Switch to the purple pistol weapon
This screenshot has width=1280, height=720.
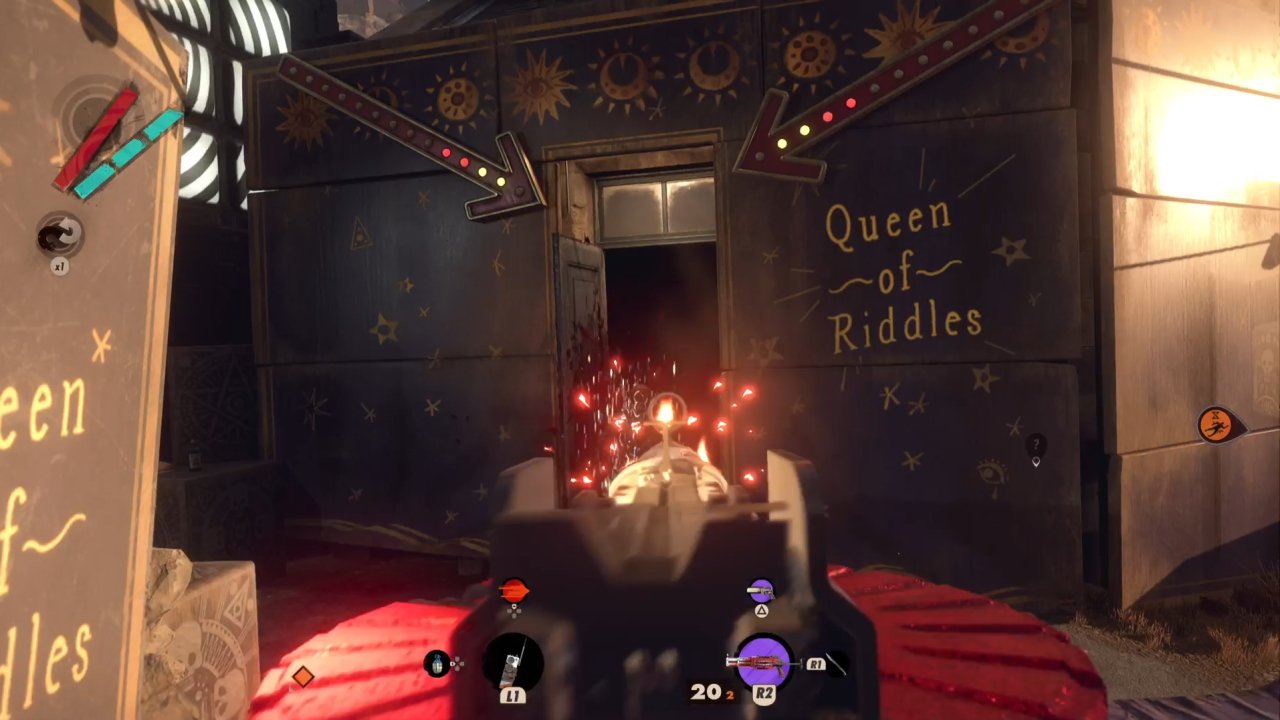pyautogui.click(x=761, y=591)
